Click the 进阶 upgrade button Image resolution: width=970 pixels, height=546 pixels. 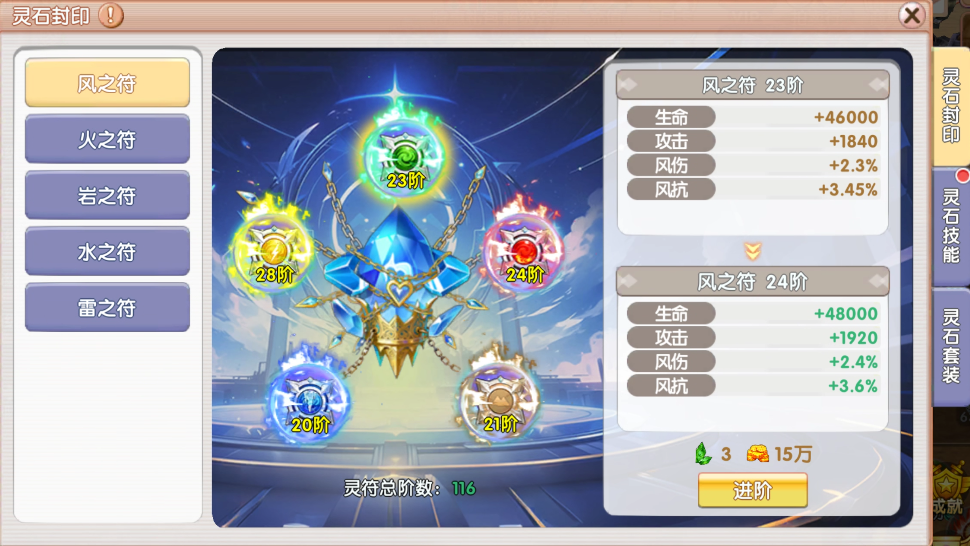752,490
